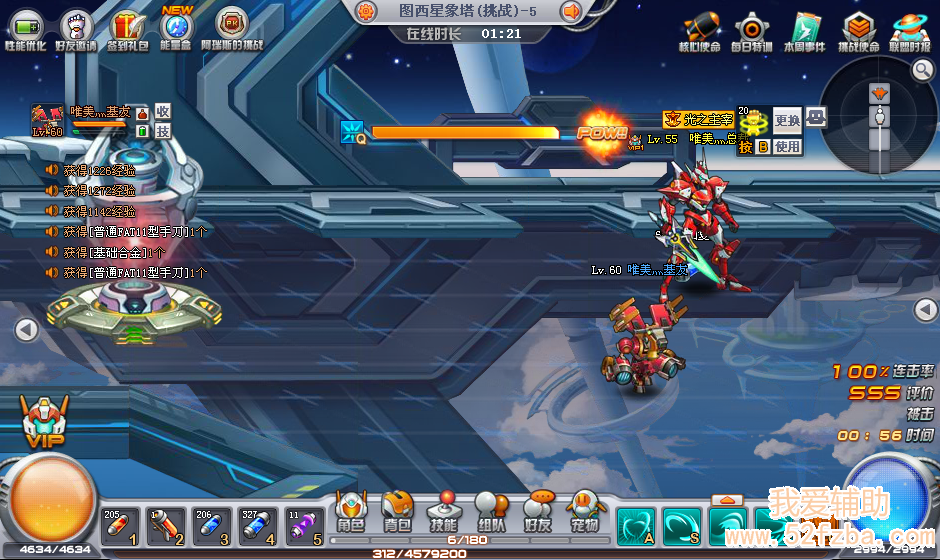Open the 每日特训 daily training
This screenshot has width=940, height=560.
pos(751,28)
